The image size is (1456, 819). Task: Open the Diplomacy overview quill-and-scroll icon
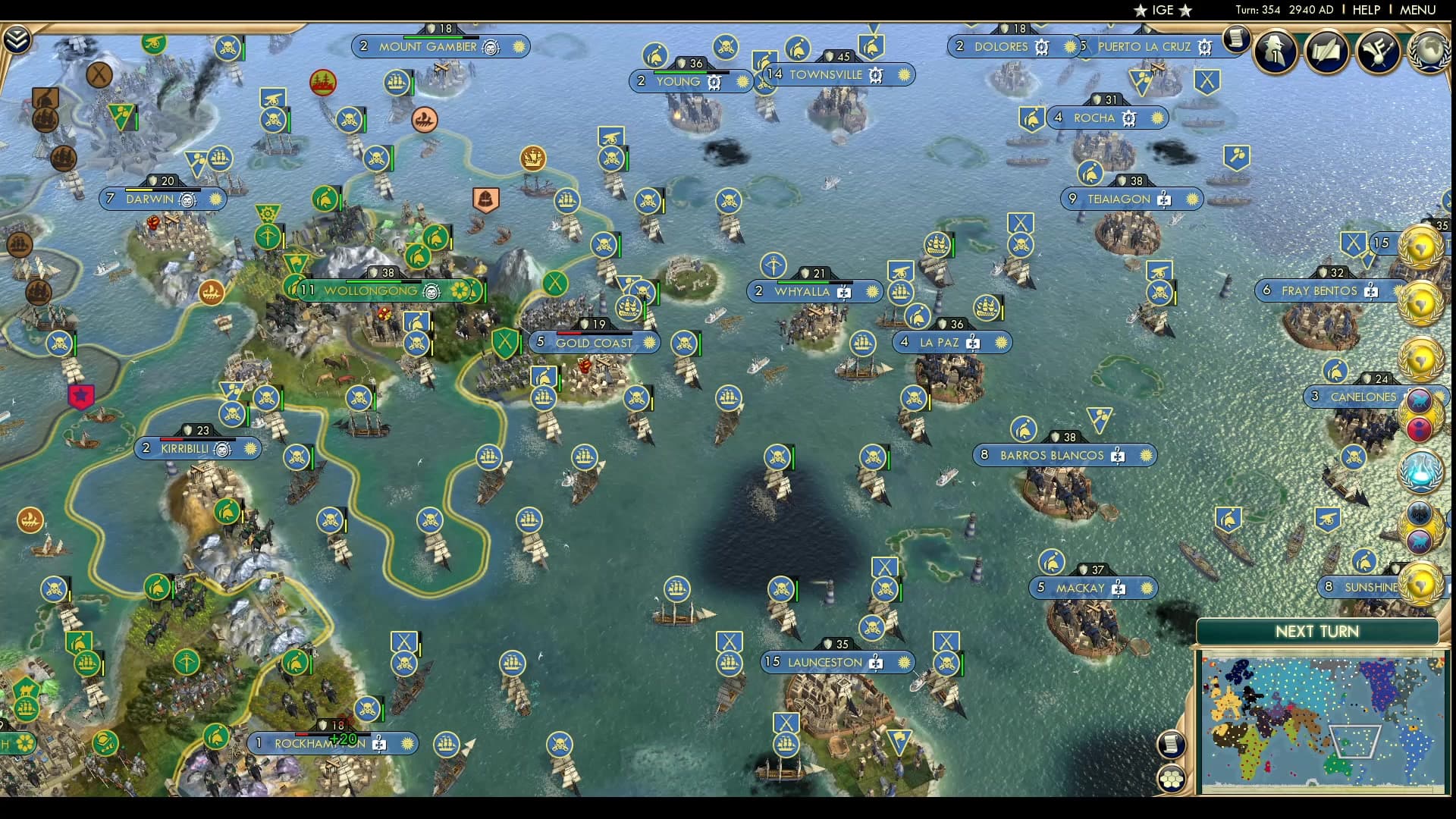(1326, 52)
